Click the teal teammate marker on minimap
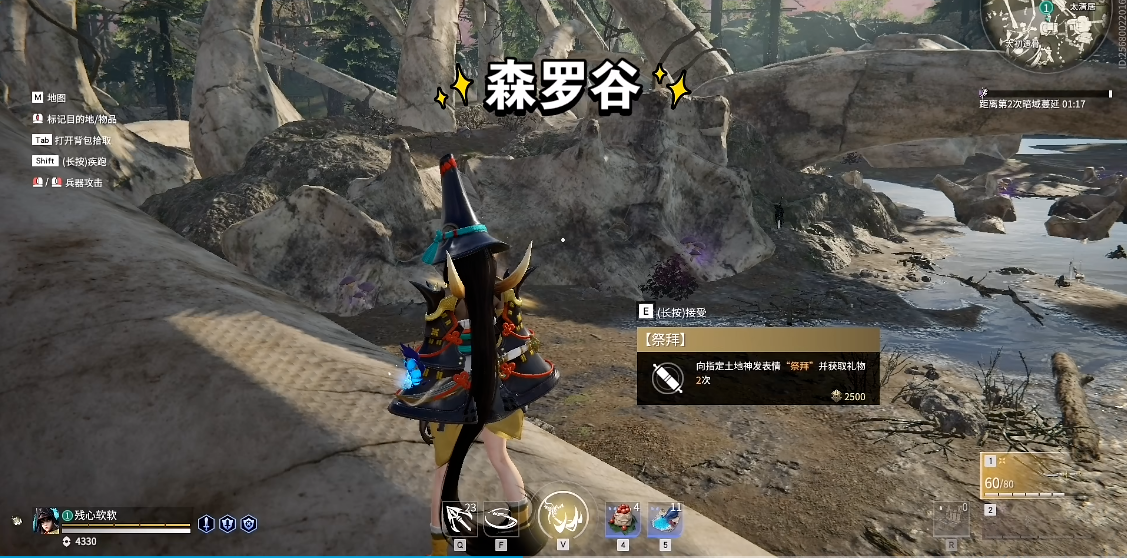Viewport: 1127px width, 558px height. pyautogui.click(x=1045, y=9)
